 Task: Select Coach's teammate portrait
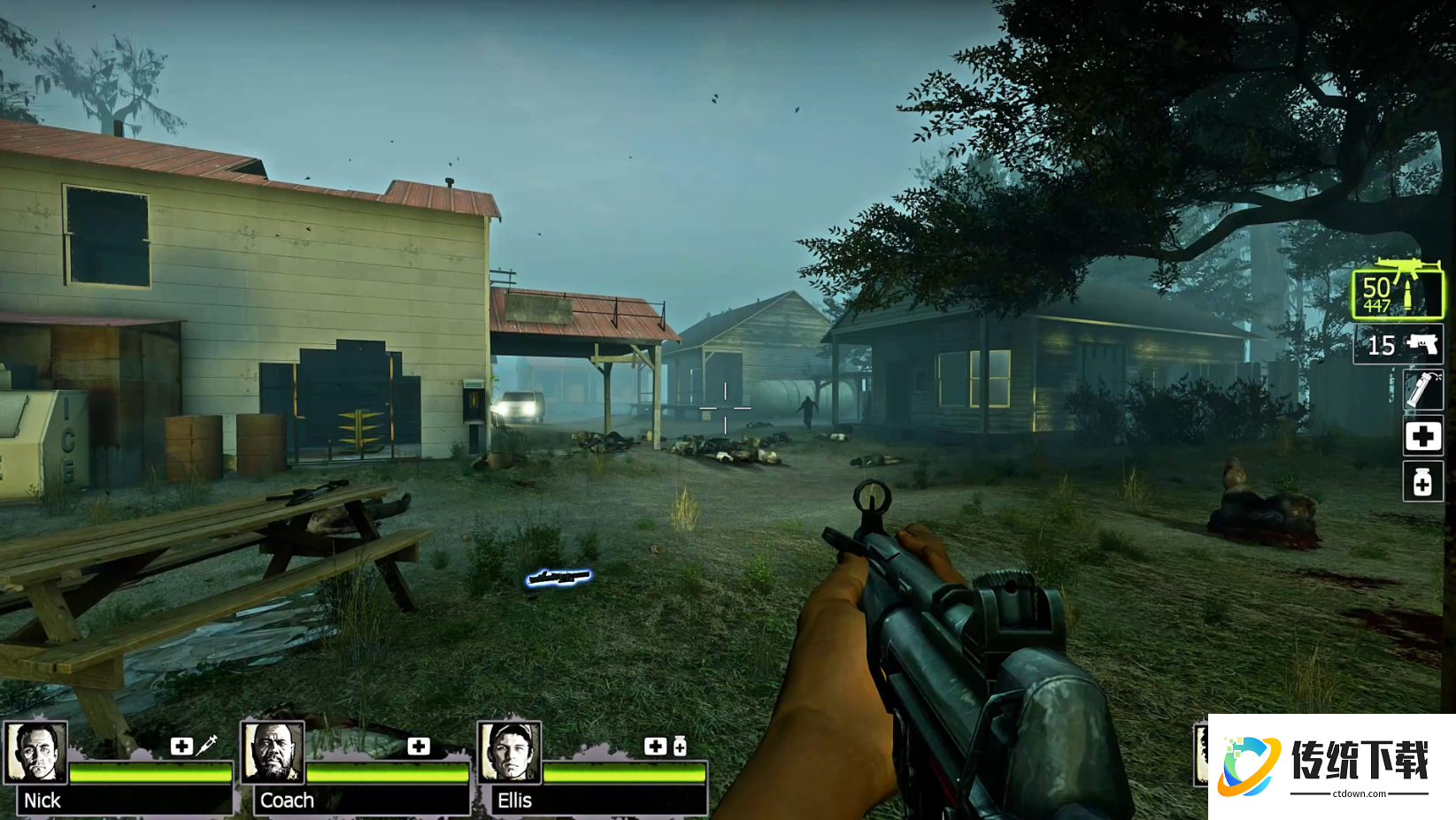[273, 752]
